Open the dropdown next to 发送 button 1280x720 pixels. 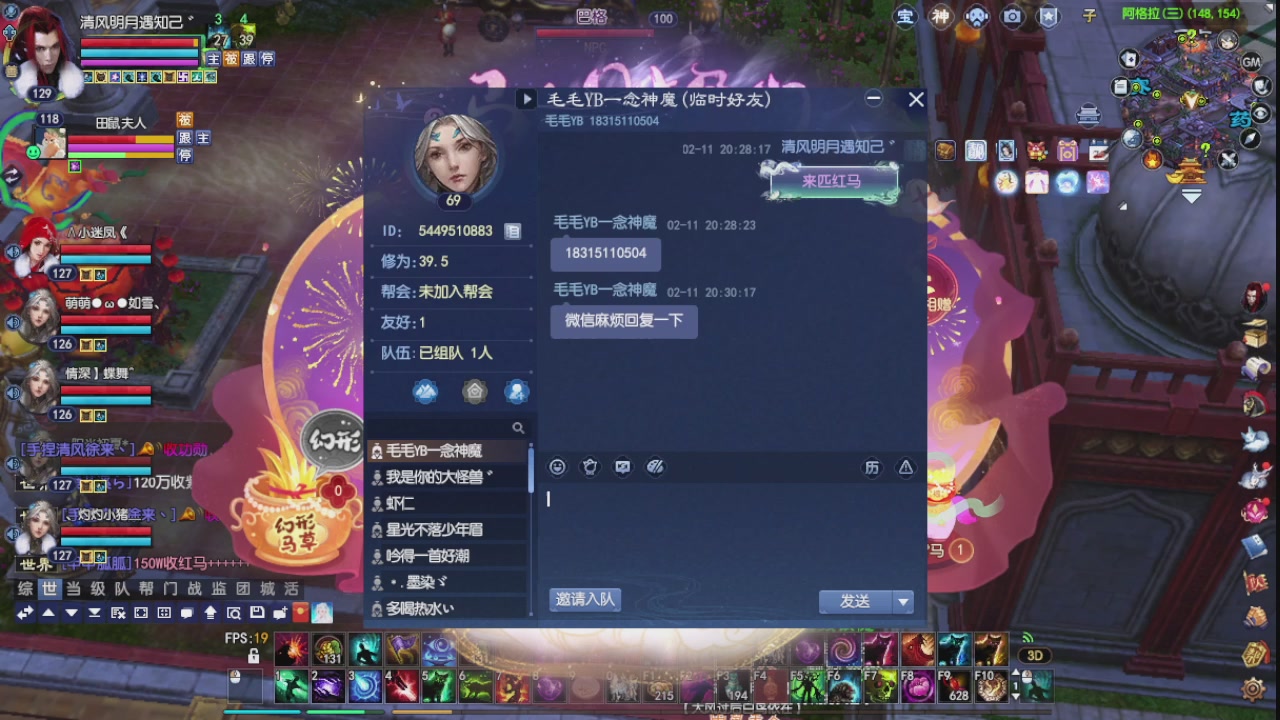(x=903, y=601)
